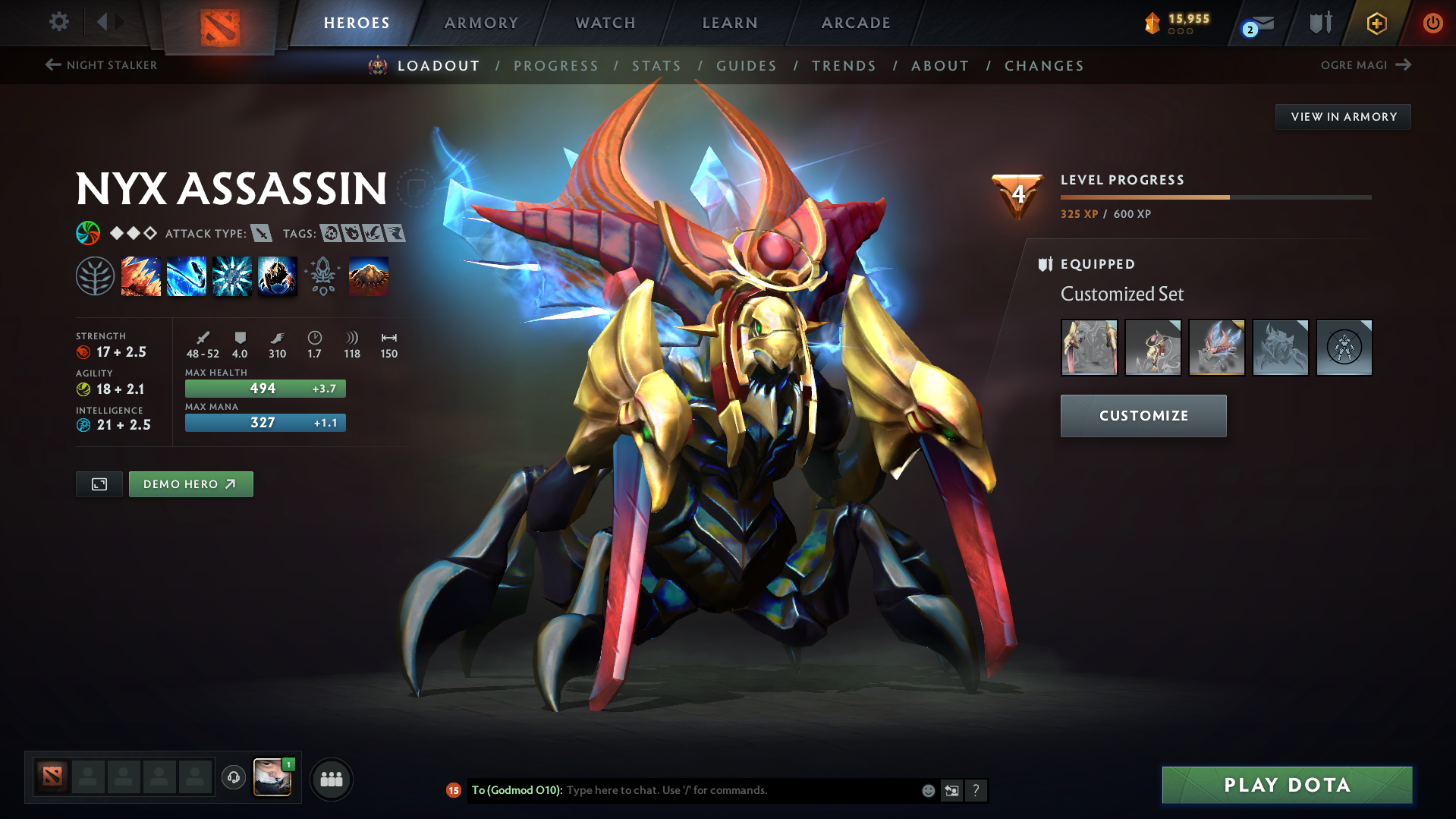Viewport: 1456px width, 819px height.
Task: Toggle the chat emoticon picker
Action: 927,790
